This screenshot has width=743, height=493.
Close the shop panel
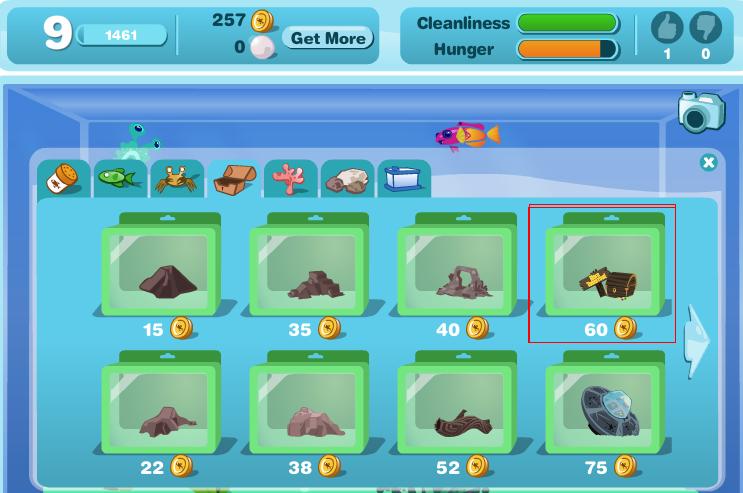[708, 162]
